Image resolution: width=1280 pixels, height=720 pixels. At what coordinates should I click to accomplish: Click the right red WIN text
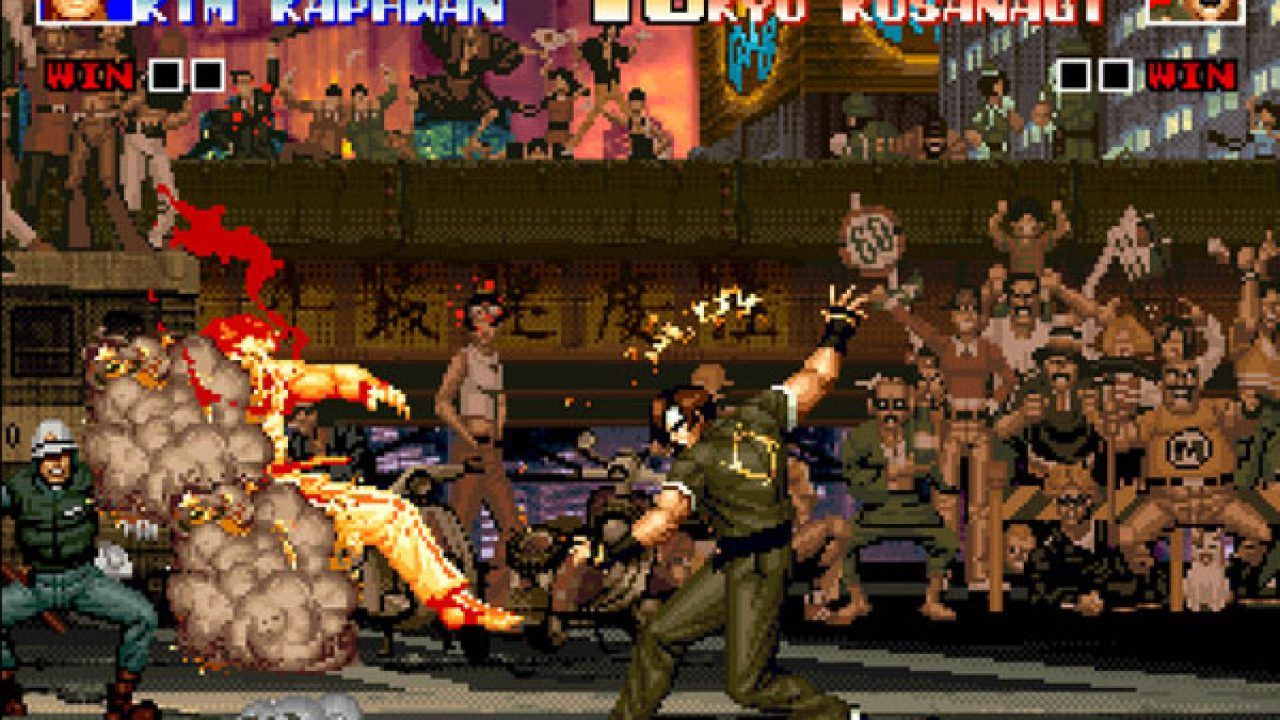[x=1192, y=73]
